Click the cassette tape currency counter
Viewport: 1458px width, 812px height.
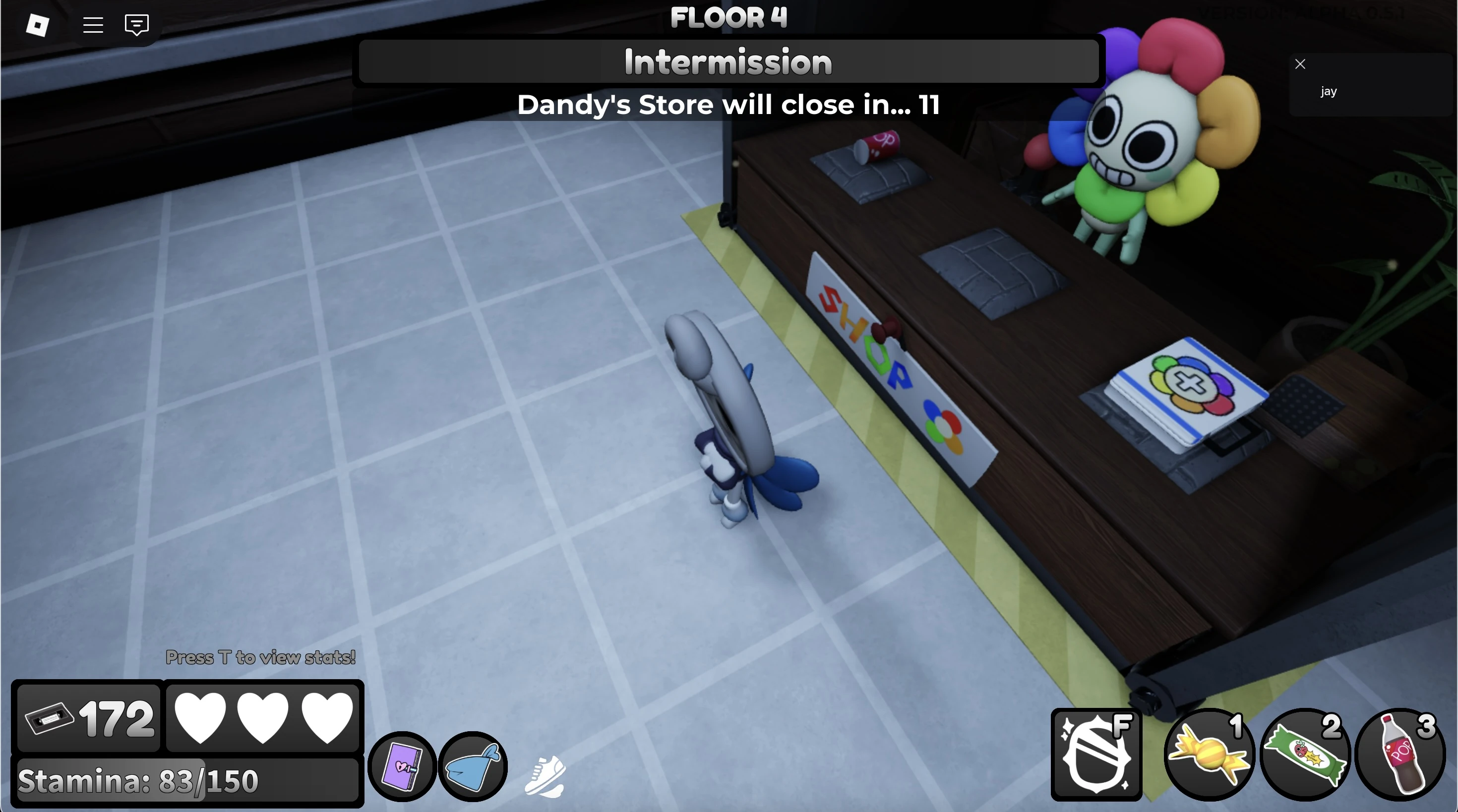coord(88,717)
